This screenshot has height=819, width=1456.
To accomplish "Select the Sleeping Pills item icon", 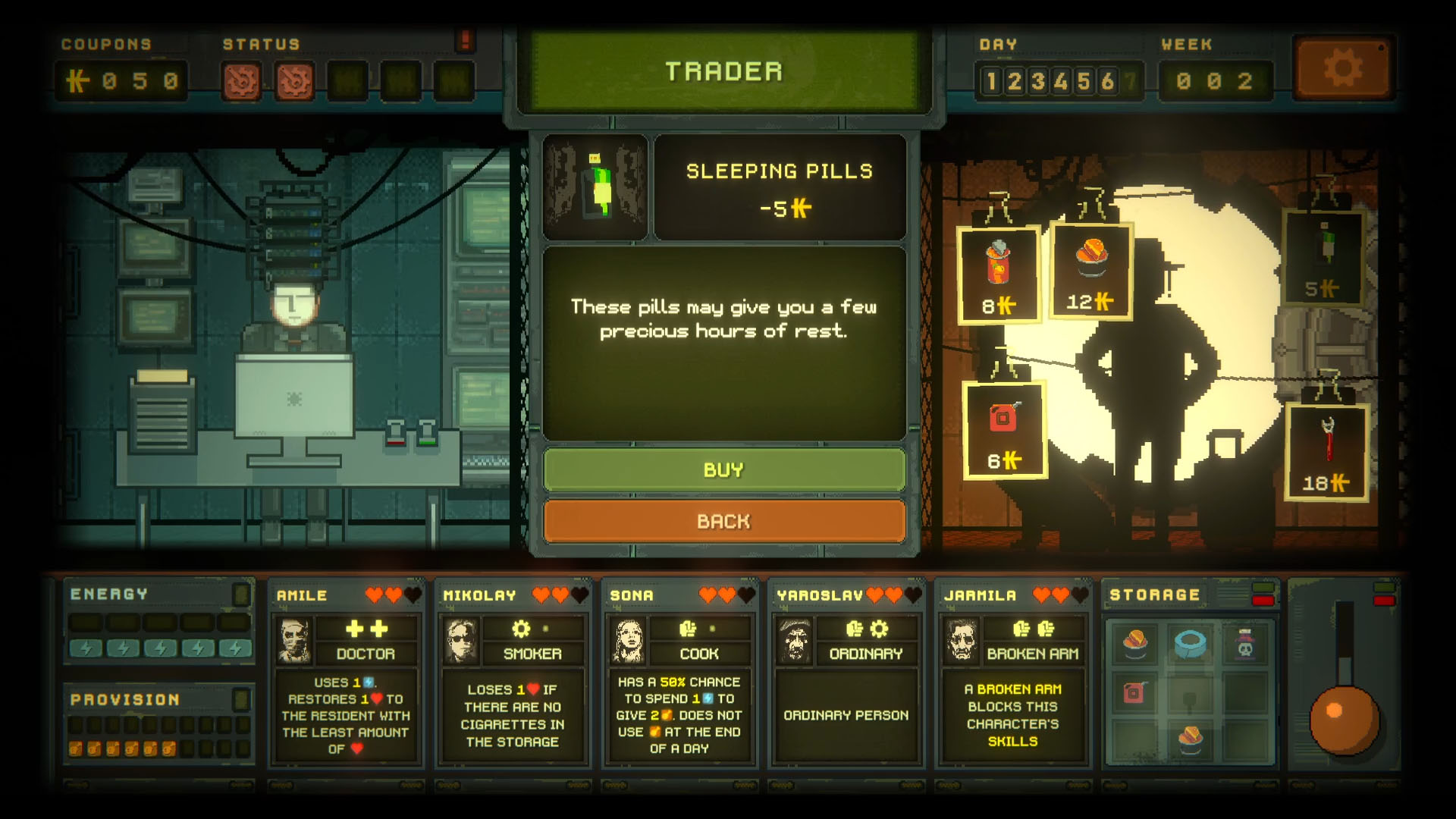I will tap(596, 187).
